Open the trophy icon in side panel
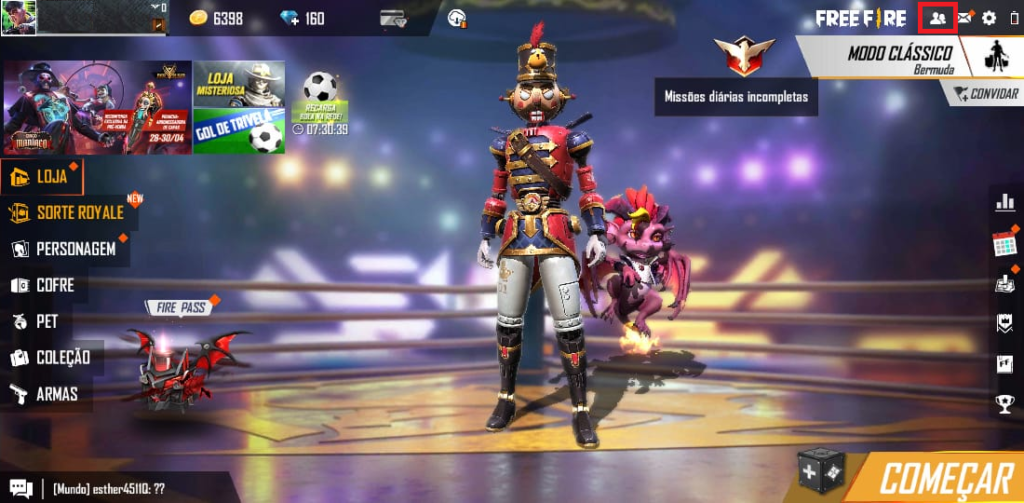1024x503 pixels. point(1005,403)
